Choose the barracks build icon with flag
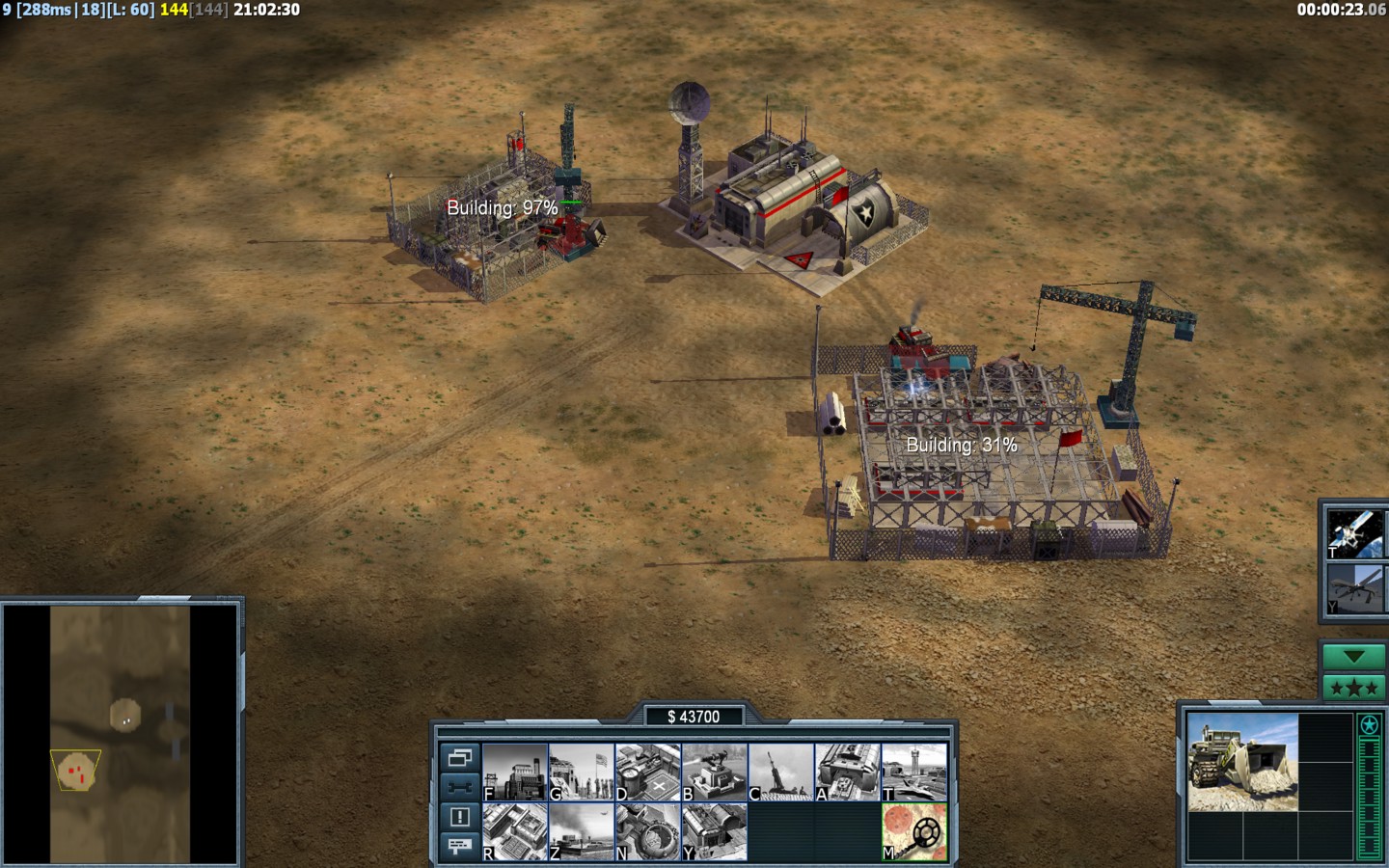Screen dimensions: 1389x868 582,772
